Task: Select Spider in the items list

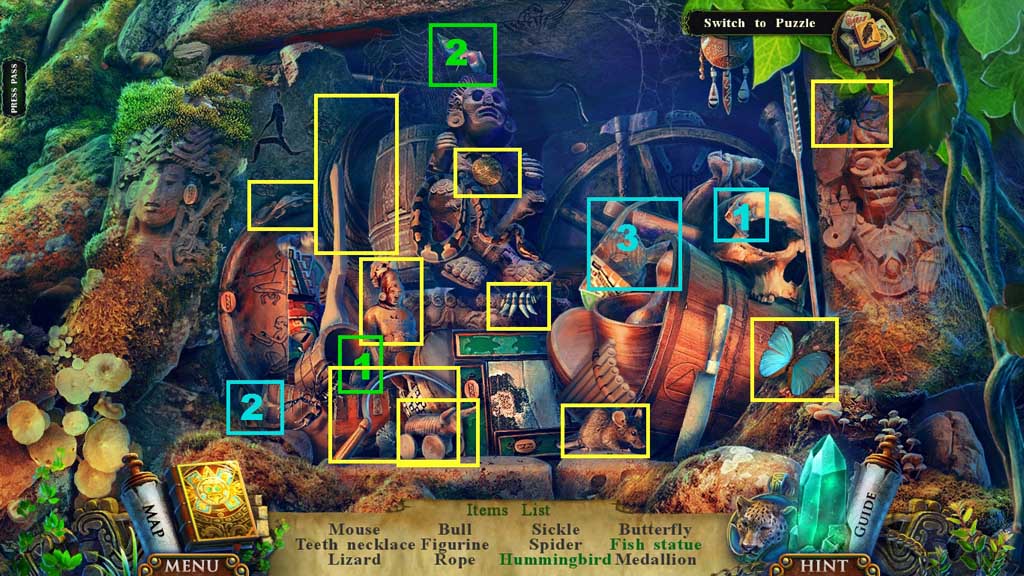Action: pos(555,545)
